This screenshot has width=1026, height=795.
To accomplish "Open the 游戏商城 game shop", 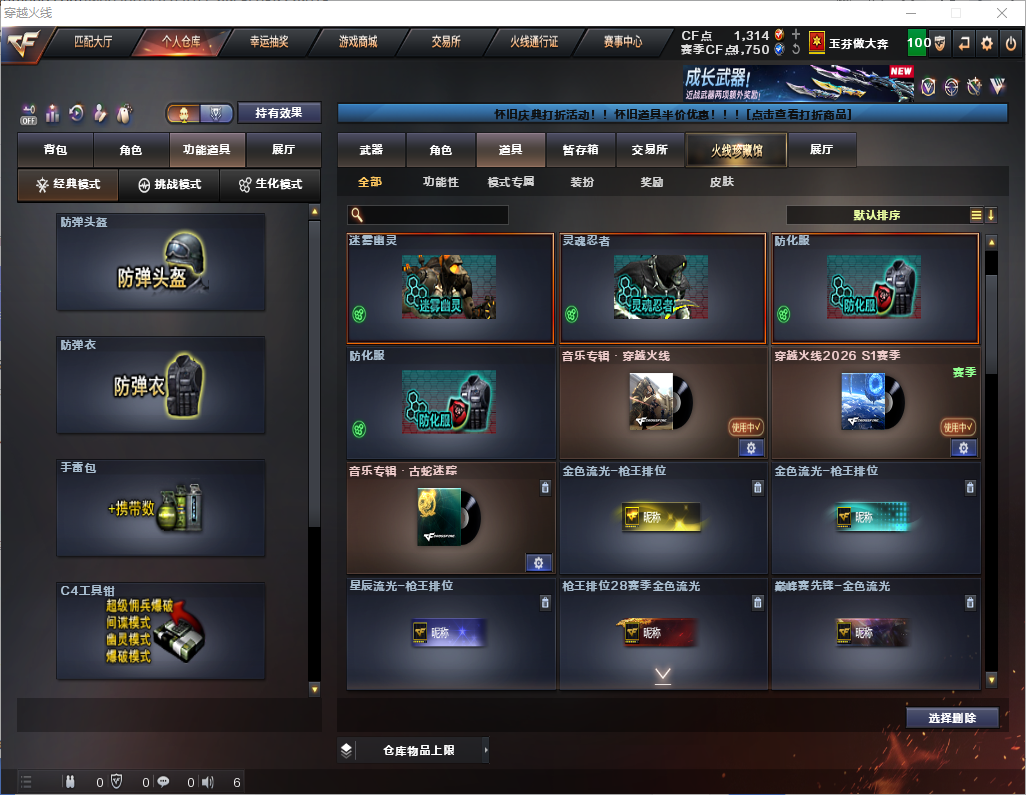I will click(357, 42).
